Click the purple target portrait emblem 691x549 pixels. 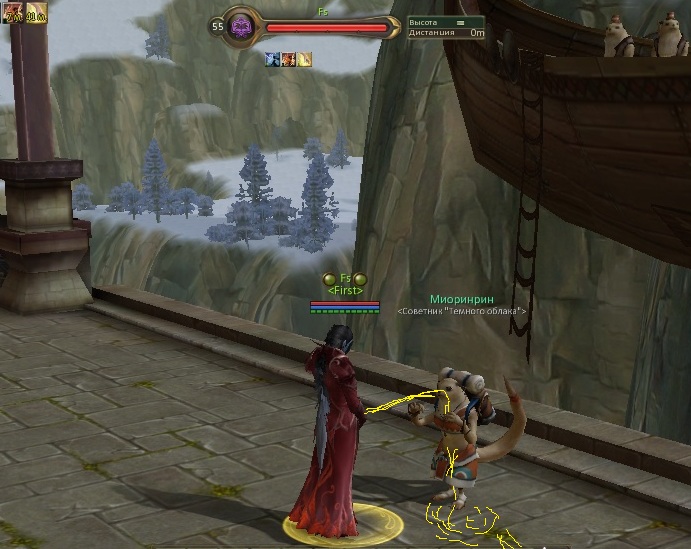(x=242, y=27)
